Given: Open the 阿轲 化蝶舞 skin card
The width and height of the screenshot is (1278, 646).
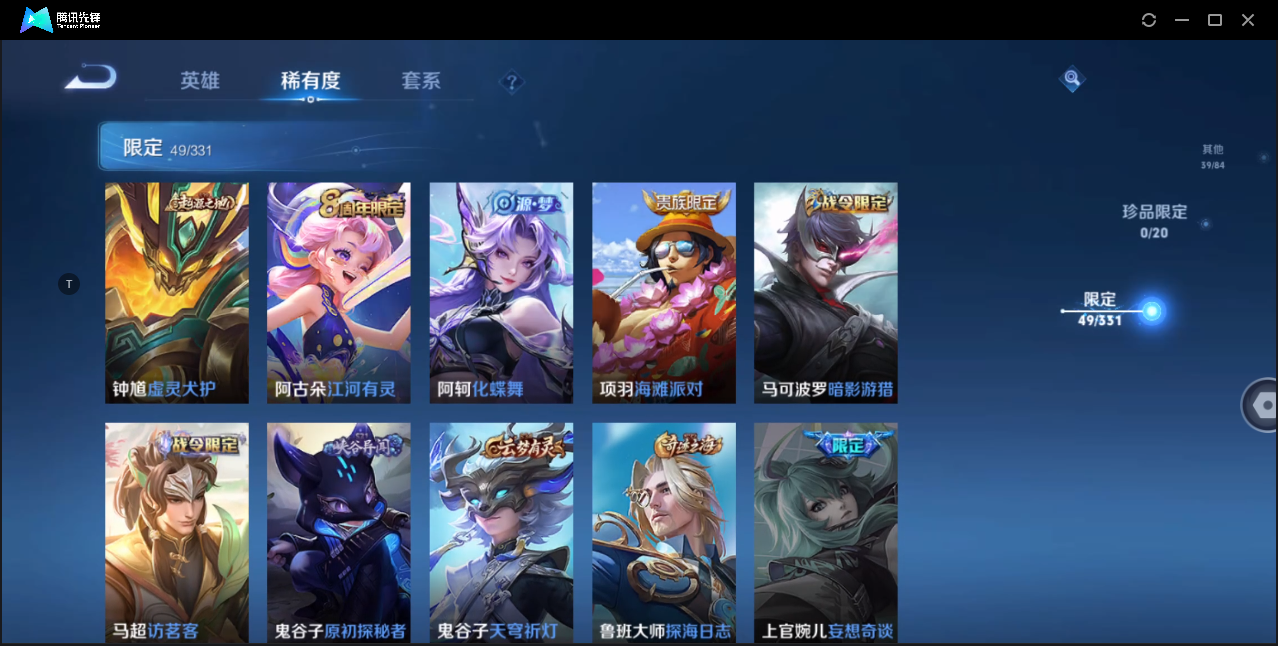Looking at the screenshot, I should coord(501,292).
